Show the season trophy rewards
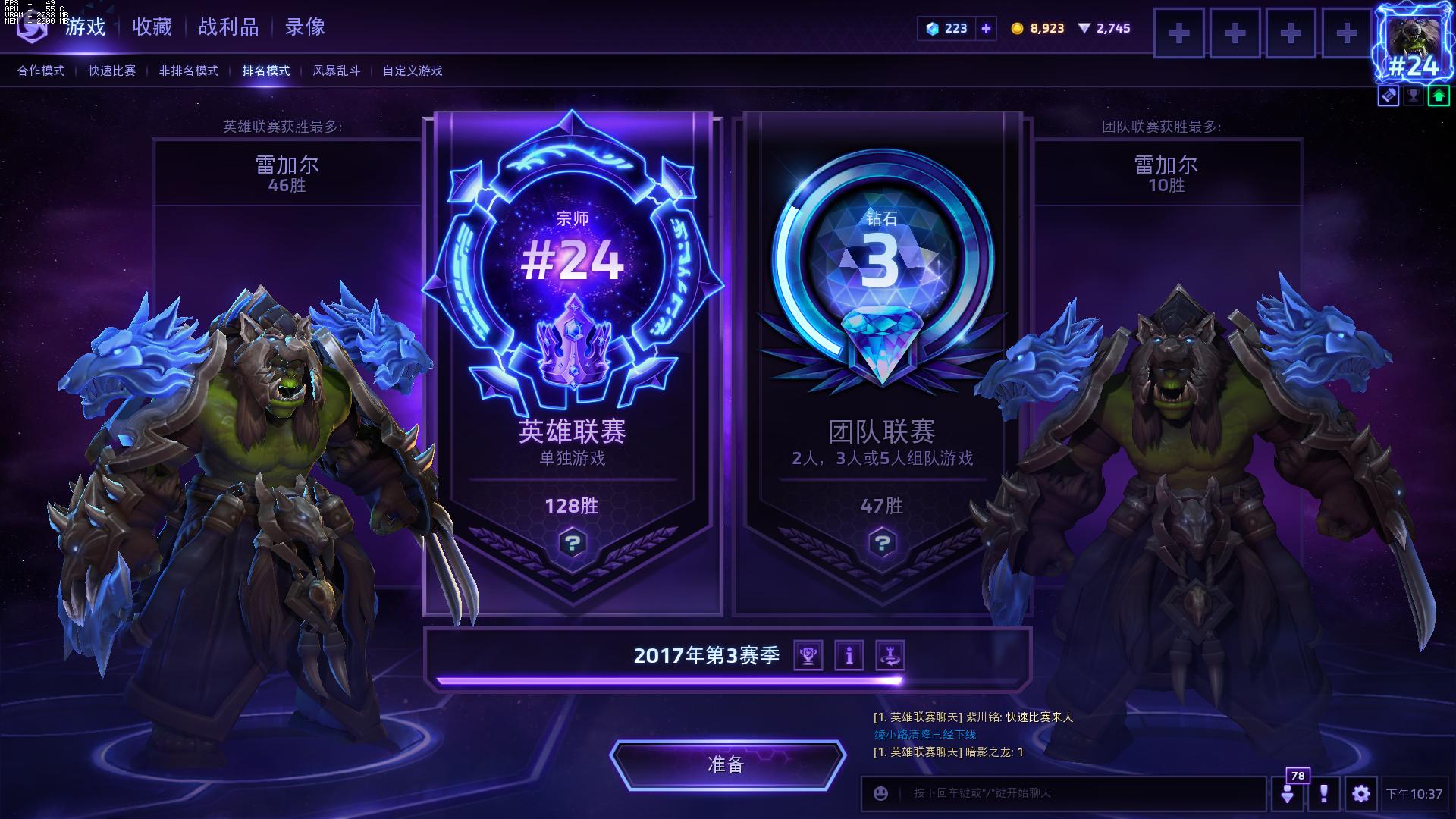Viewport: 1456px width, 819px height. [808, 655]
